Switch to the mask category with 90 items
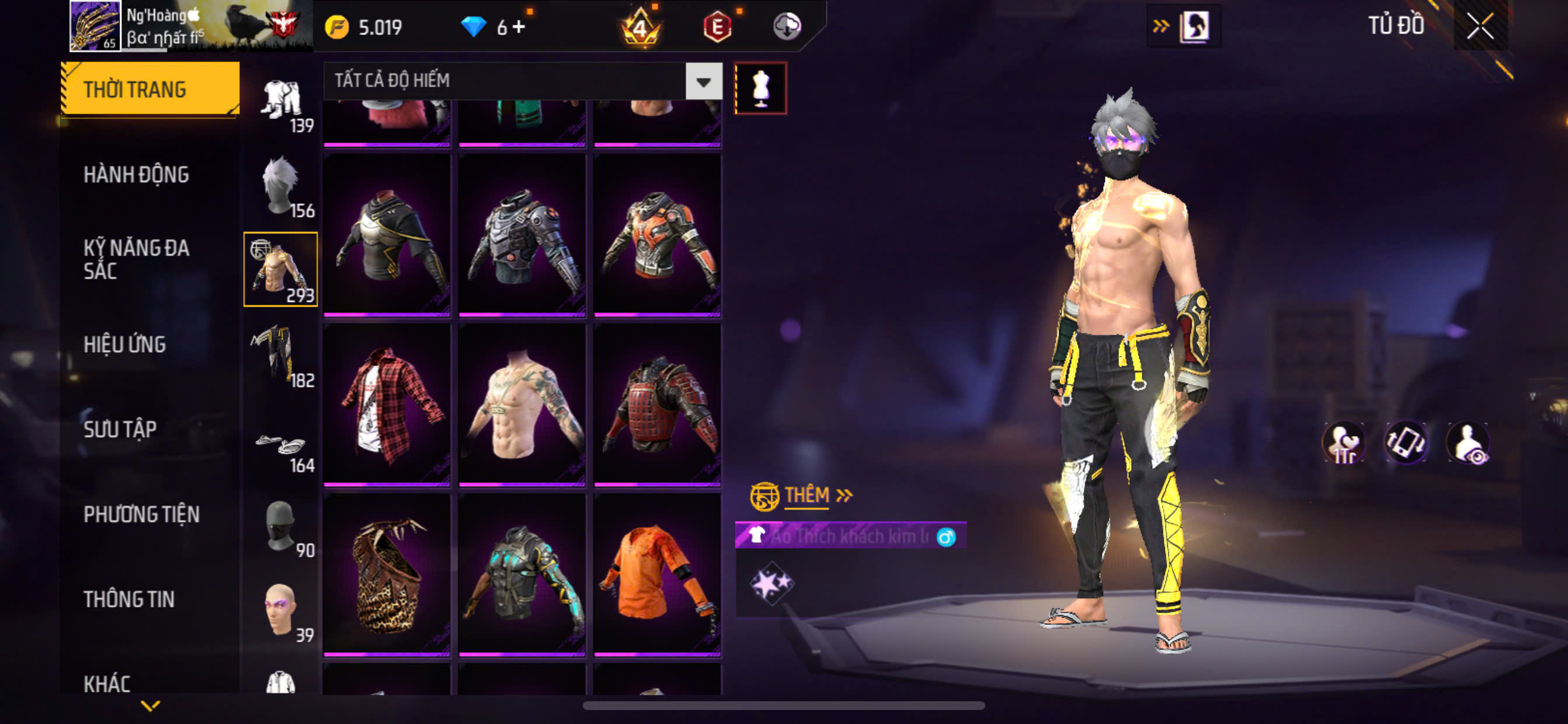Screen dimensions: 1568x724 (x=281, y=528)
